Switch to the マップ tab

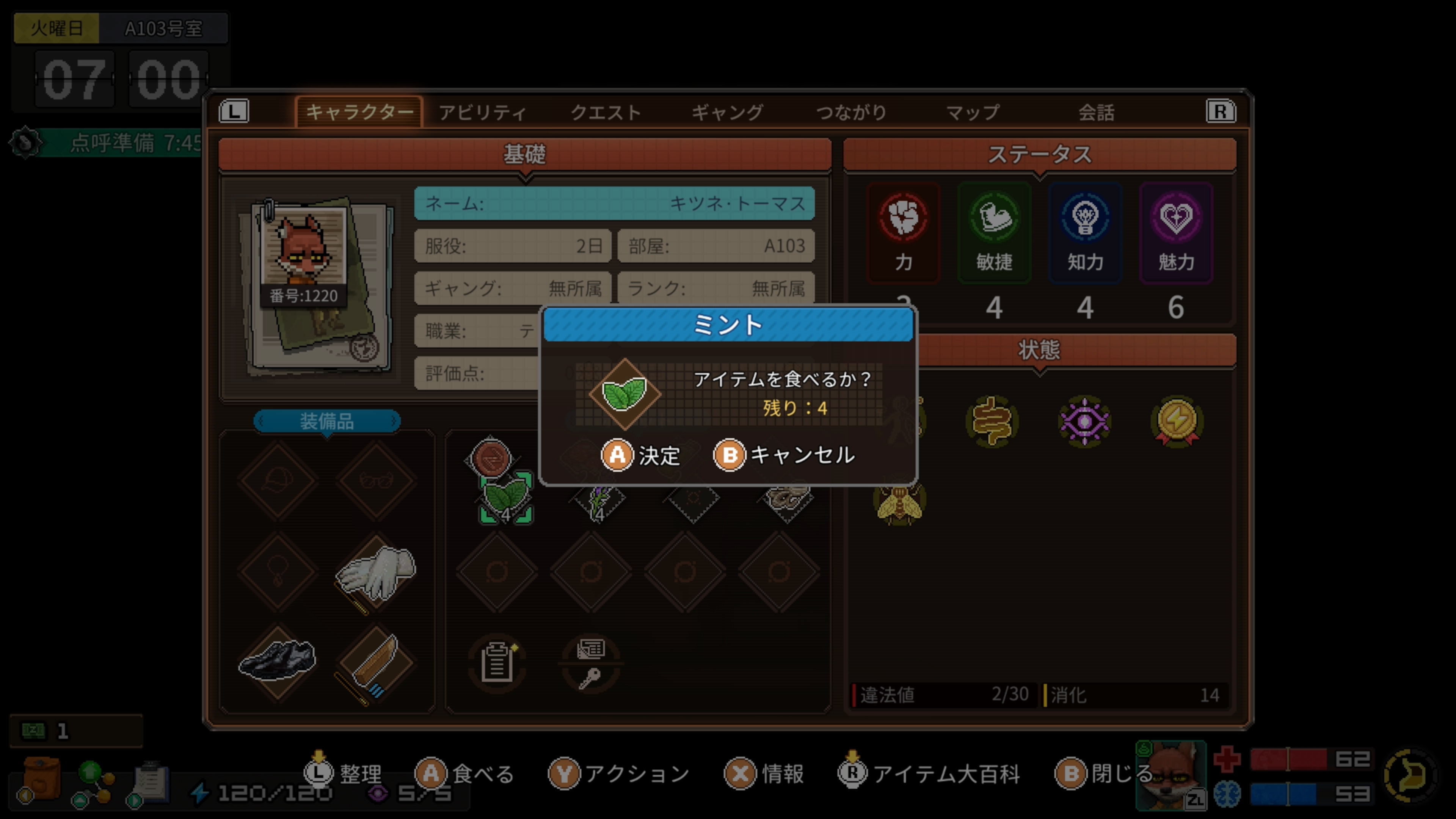point(973,112)
